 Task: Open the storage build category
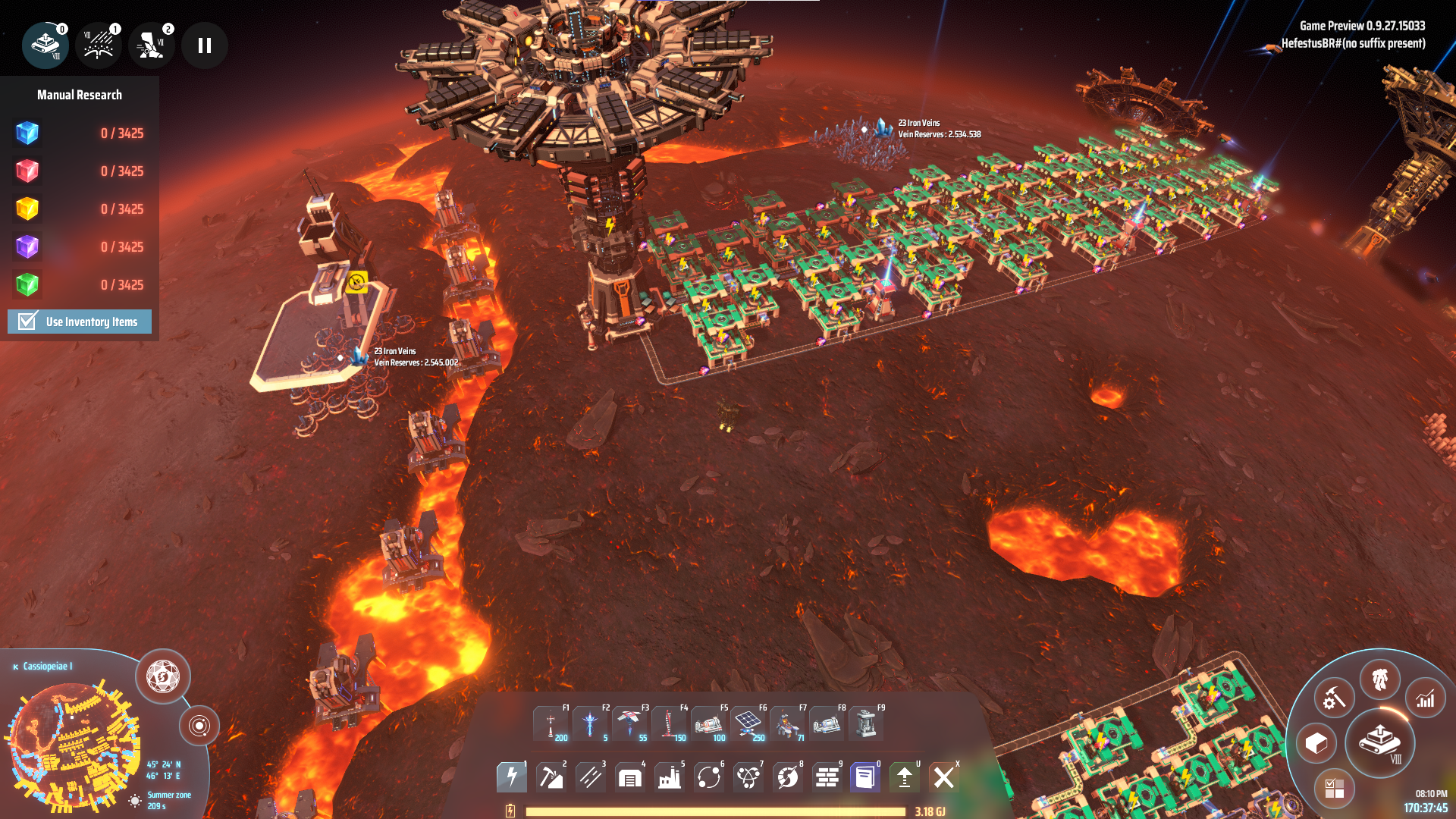click(630, 777)
